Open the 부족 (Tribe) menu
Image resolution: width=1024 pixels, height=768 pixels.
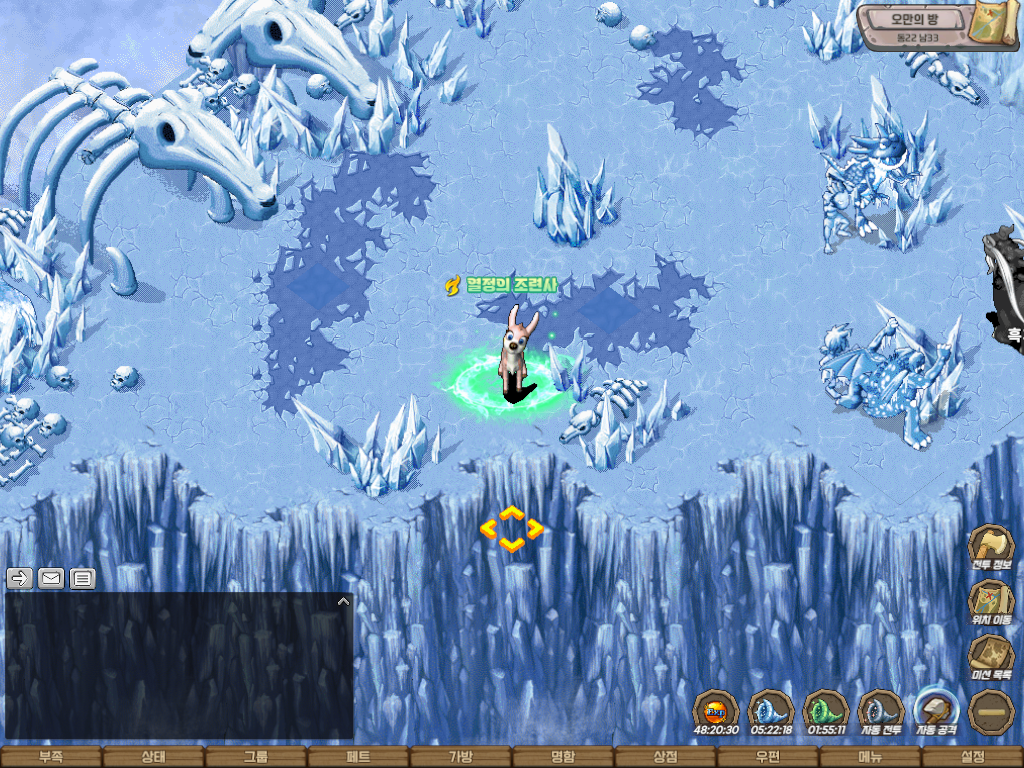point(50,758)
